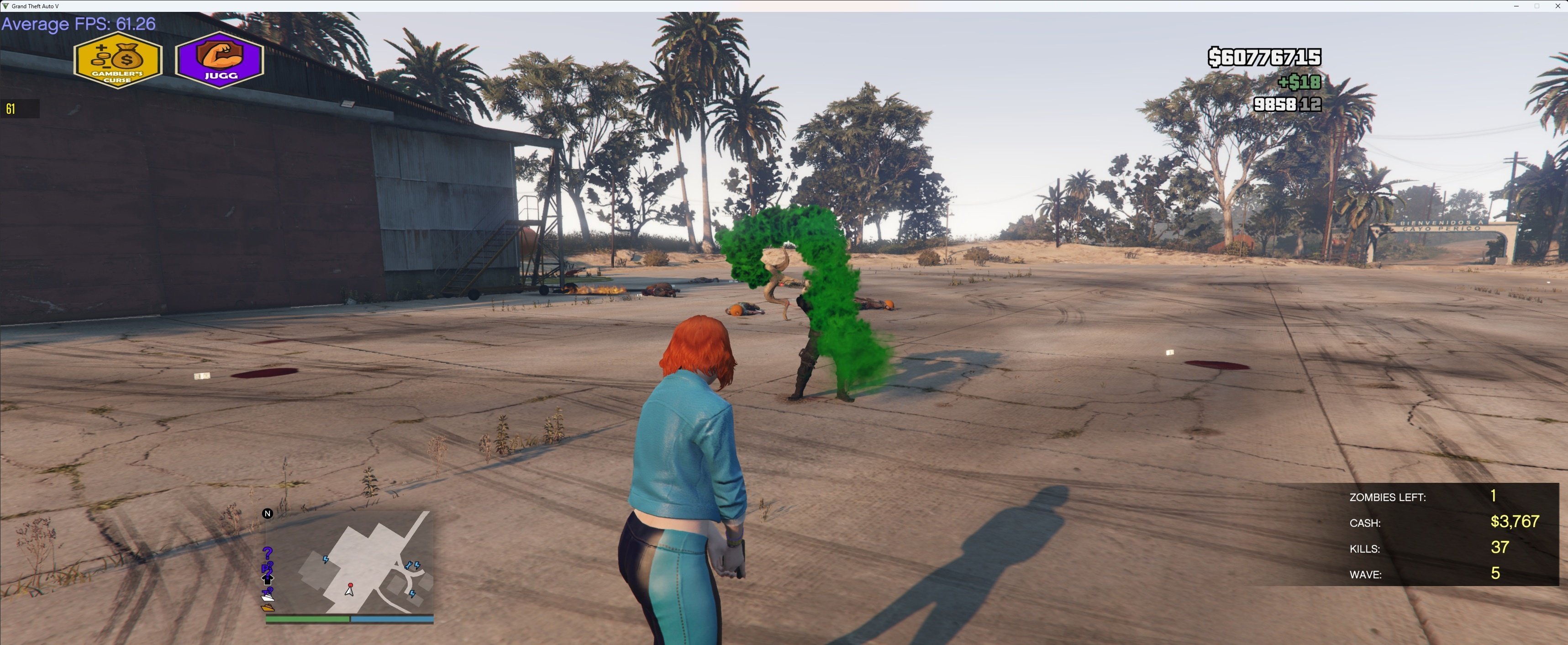Click the black shirt clothing marker
The width and height of the screenshot is (1568, 645).
click(267, 579)
